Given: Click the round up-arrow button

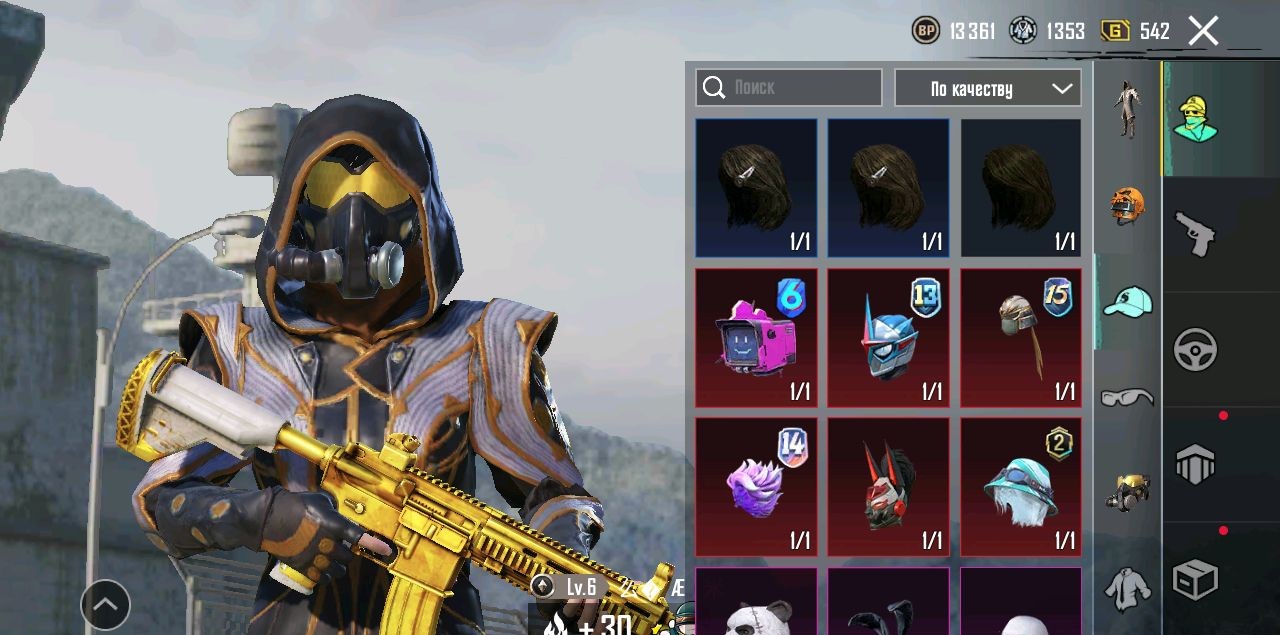Looking at the screenshot, I should tap(105, 604).
